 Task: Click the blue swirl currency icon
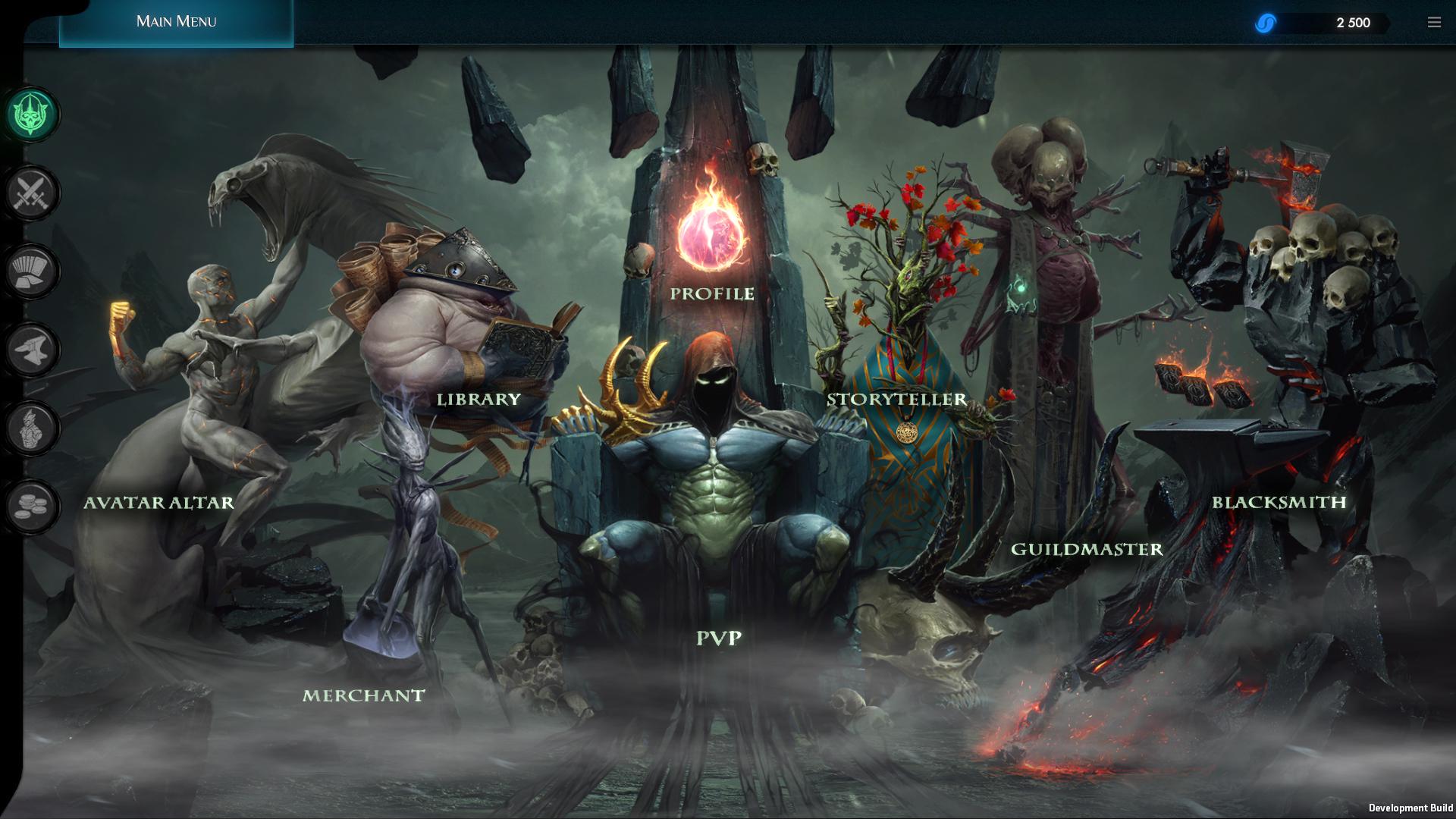(x=1265, y=24)
